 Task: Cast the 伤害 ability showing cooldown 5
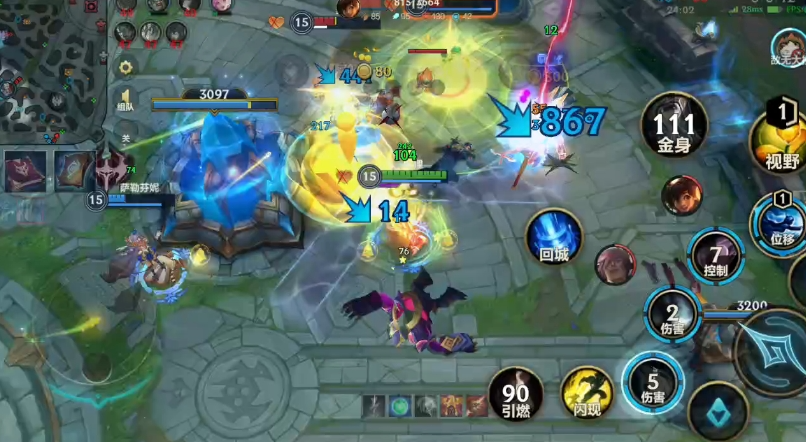tap(652, 385)
